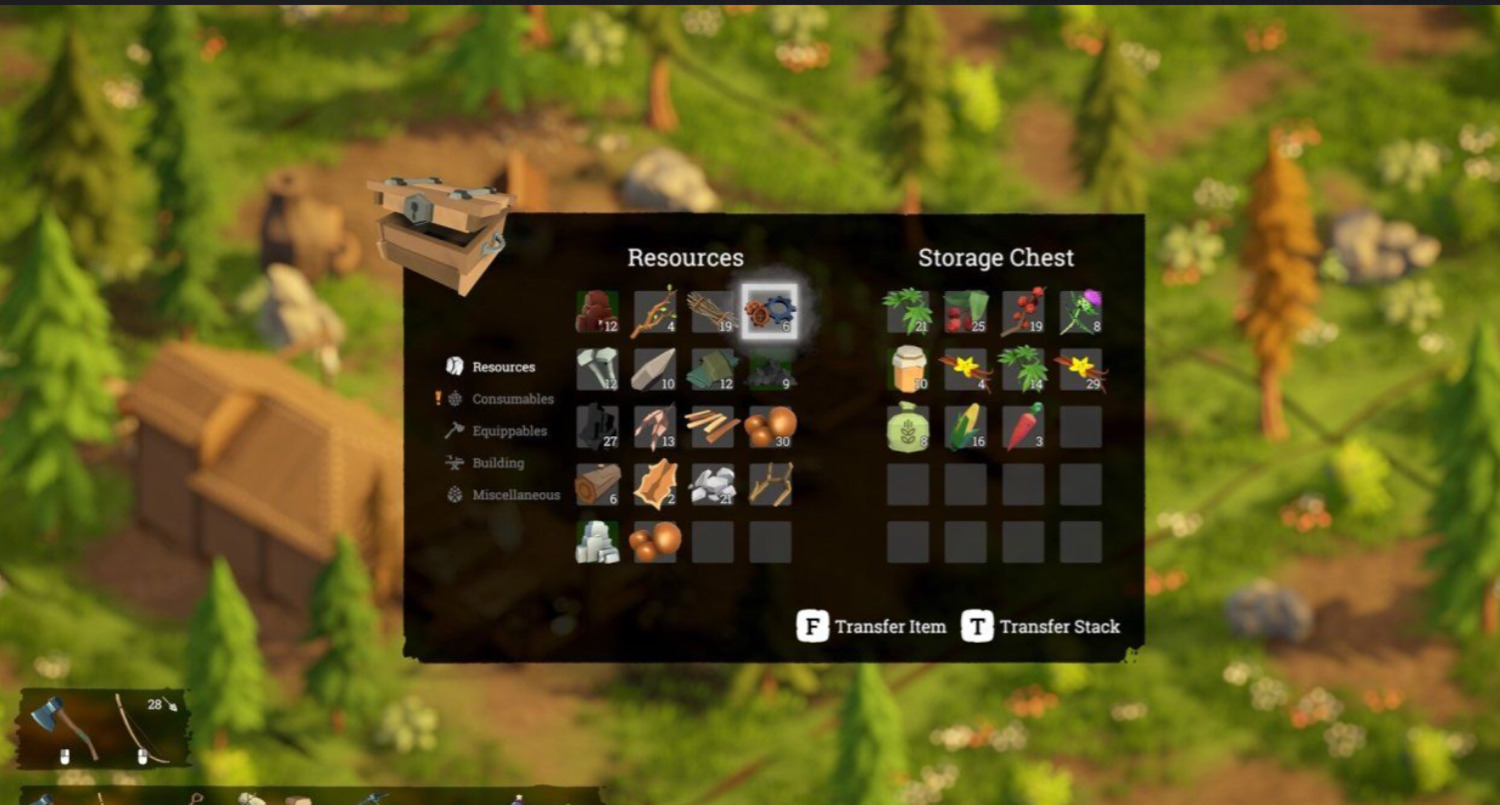Switch to the Consumables category

pos(512,399)
